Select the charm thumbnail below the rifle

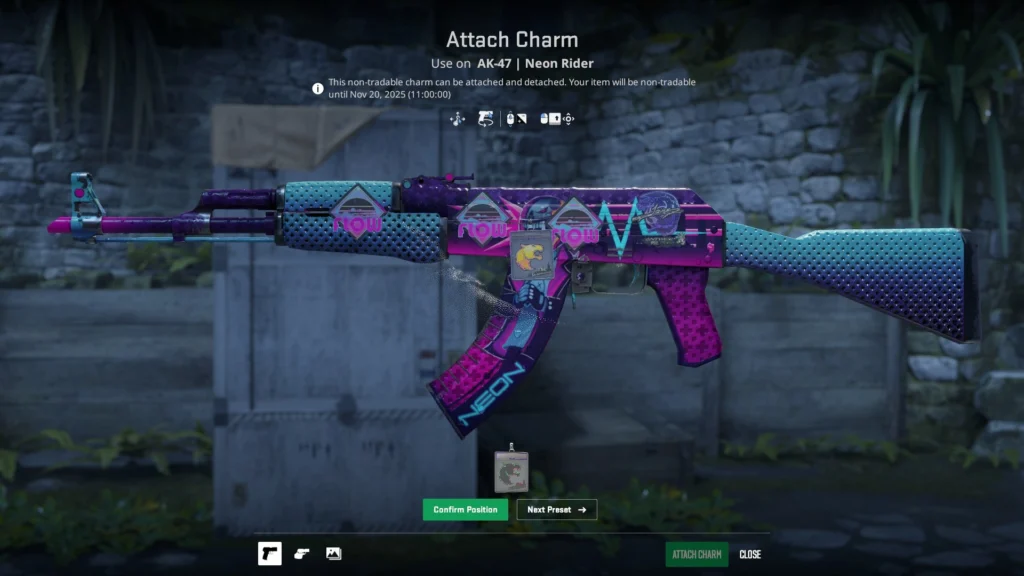pos(511,472)
